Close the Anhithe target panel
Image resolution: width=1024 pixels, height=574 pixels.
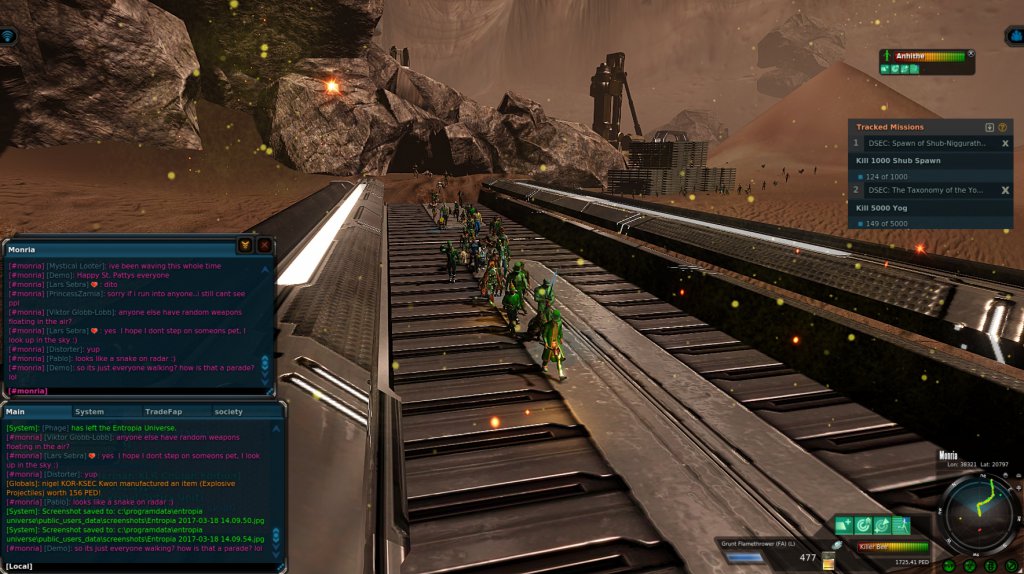coord(970,54)
